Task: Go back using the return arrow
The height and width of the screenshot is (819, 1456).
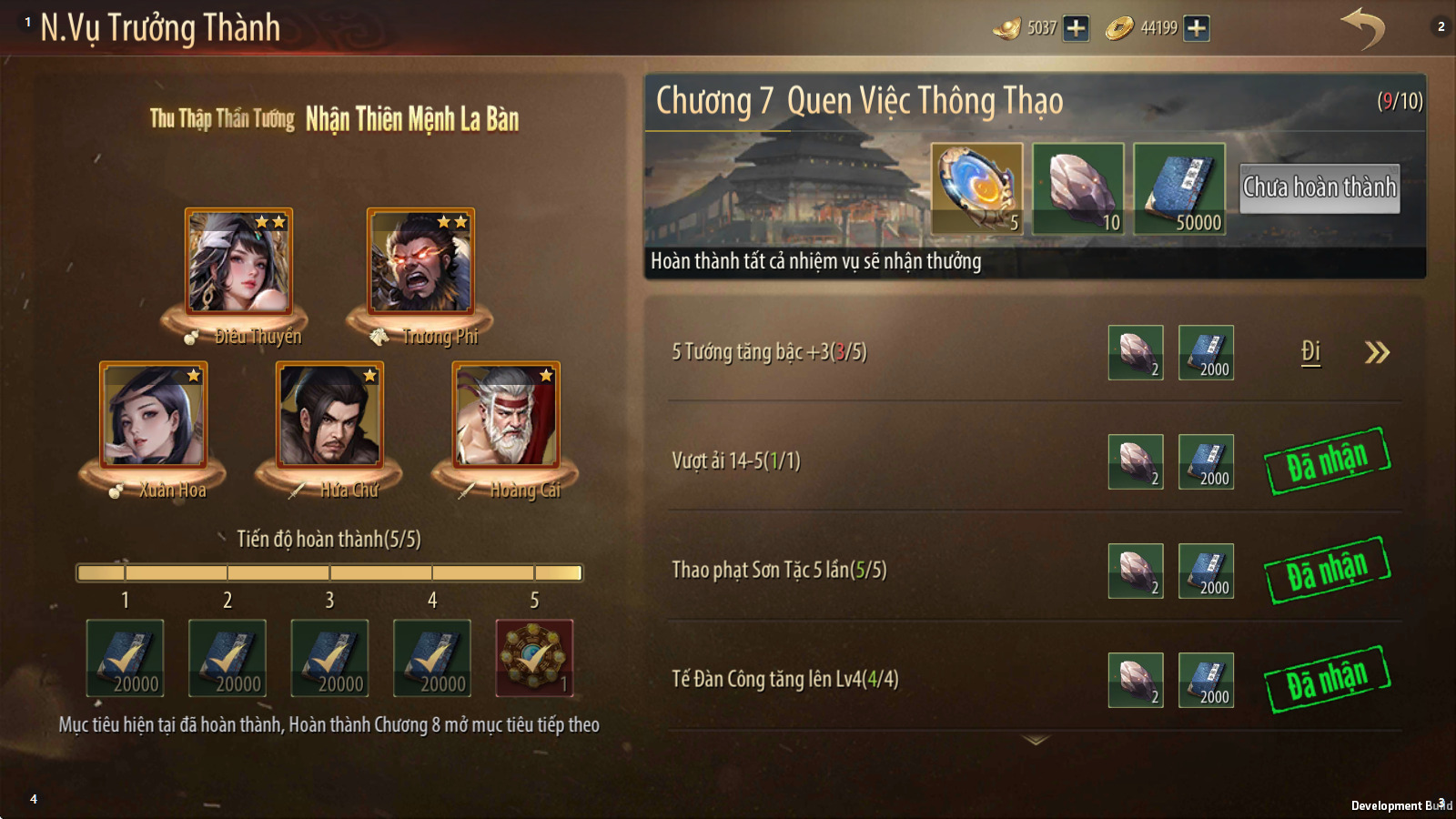Action: 1362,28
